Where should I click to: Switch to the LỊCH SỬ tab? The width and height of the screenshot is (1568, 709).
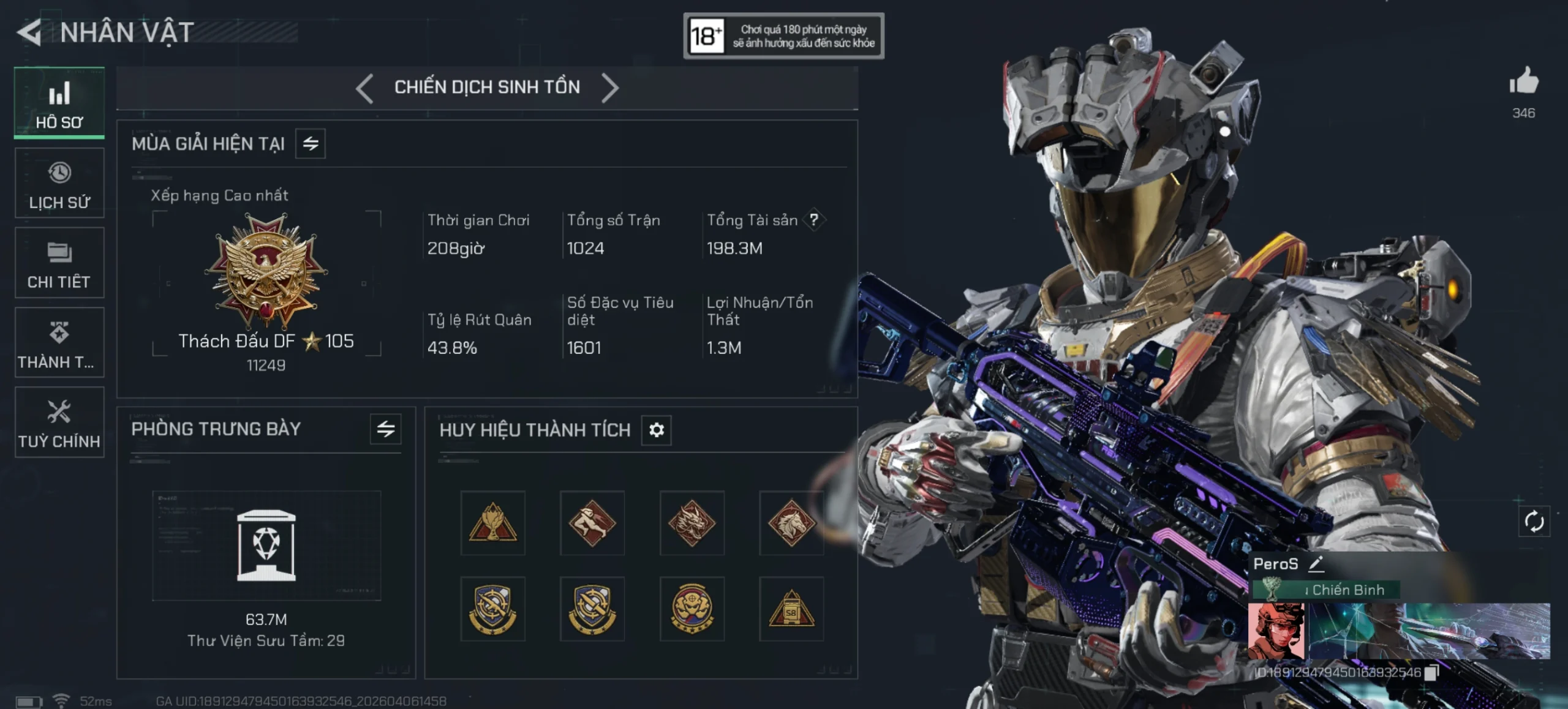pyautogui.click(x=59, y=184)
